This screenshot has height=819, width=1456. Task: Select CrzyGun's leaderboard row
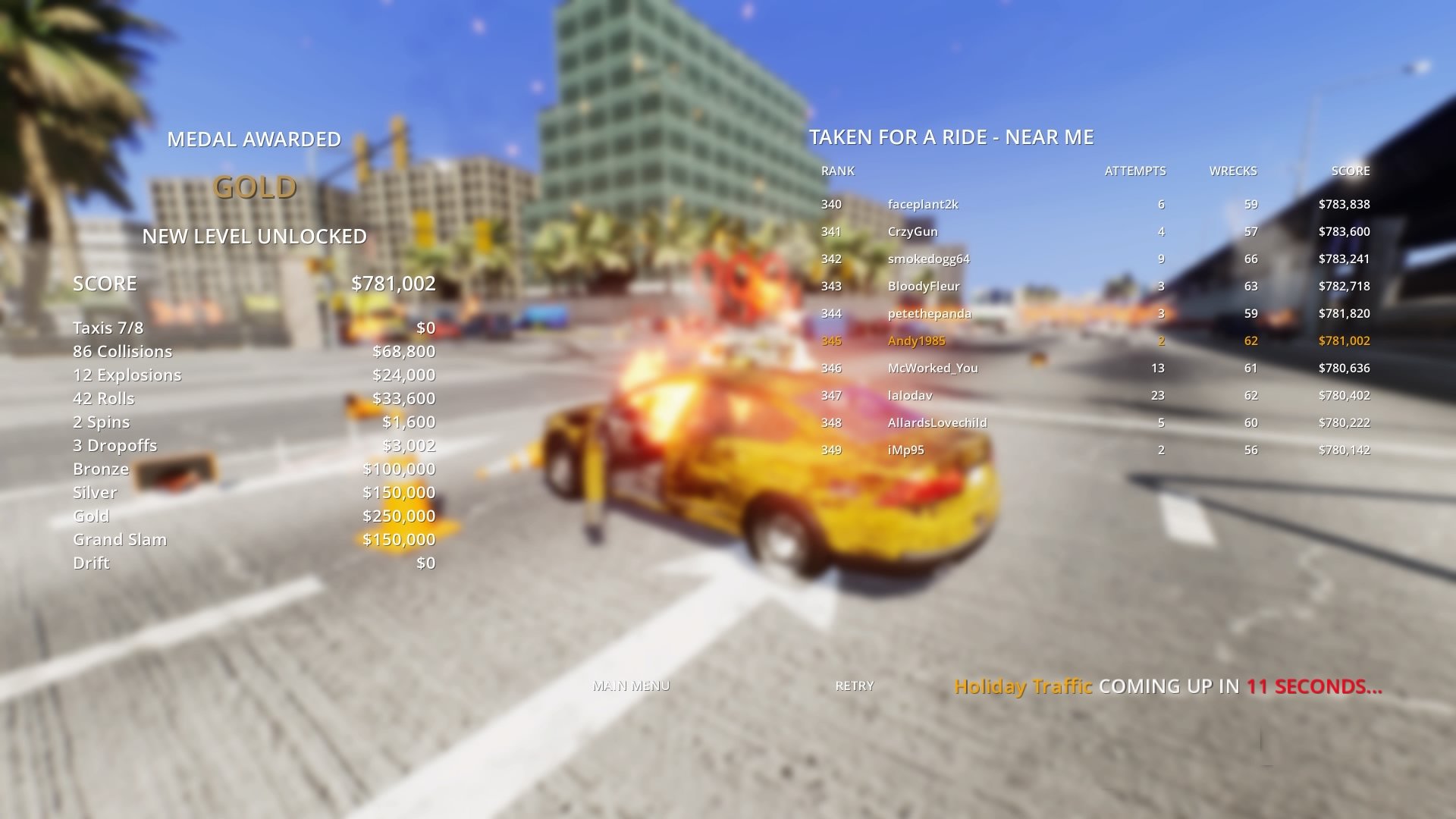click(x=913, y=231)
